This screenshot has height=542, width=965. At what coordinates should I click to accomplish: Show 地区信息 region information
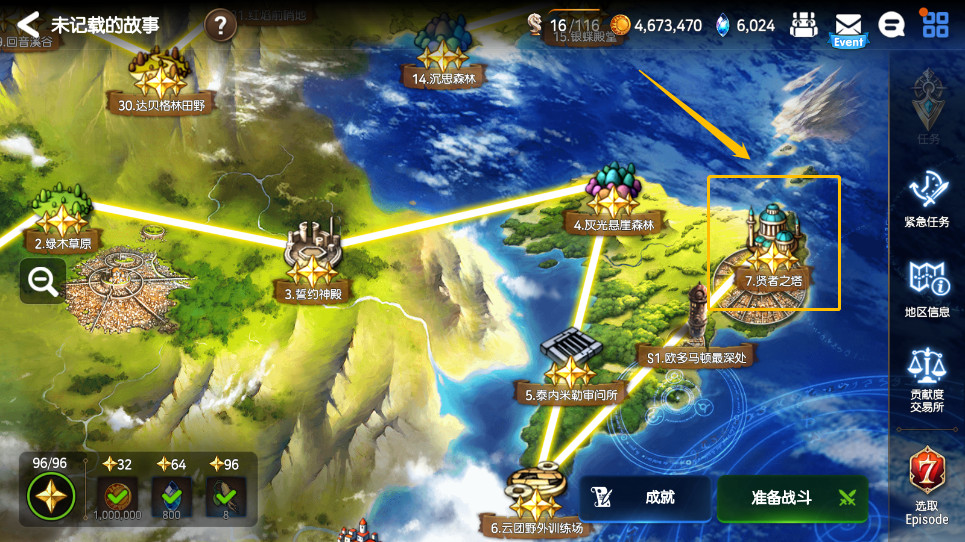click(x=927, y=288)
